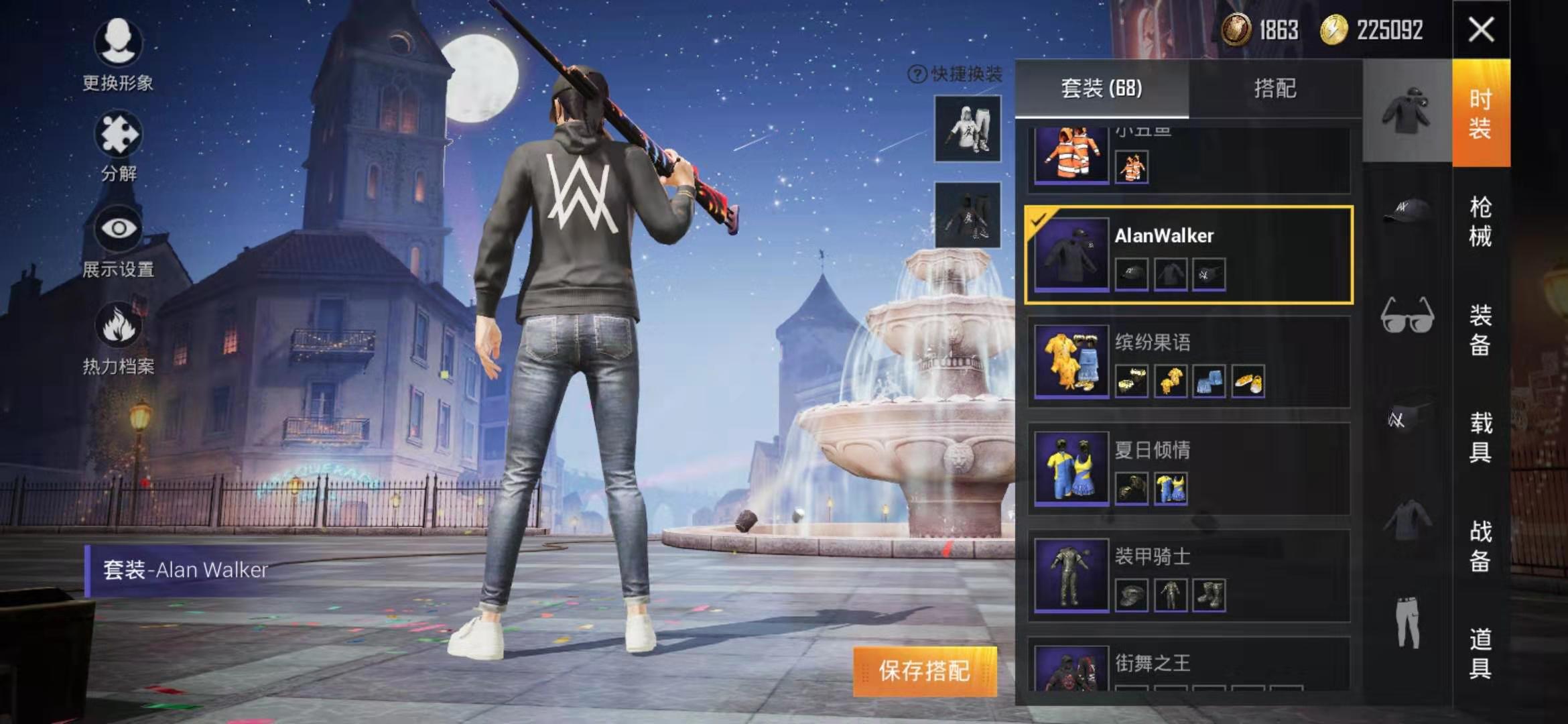Apply the white outfit quick-change preset
Image resolution: width=1568 pixels, height=724 pixels.
[968, 129]
